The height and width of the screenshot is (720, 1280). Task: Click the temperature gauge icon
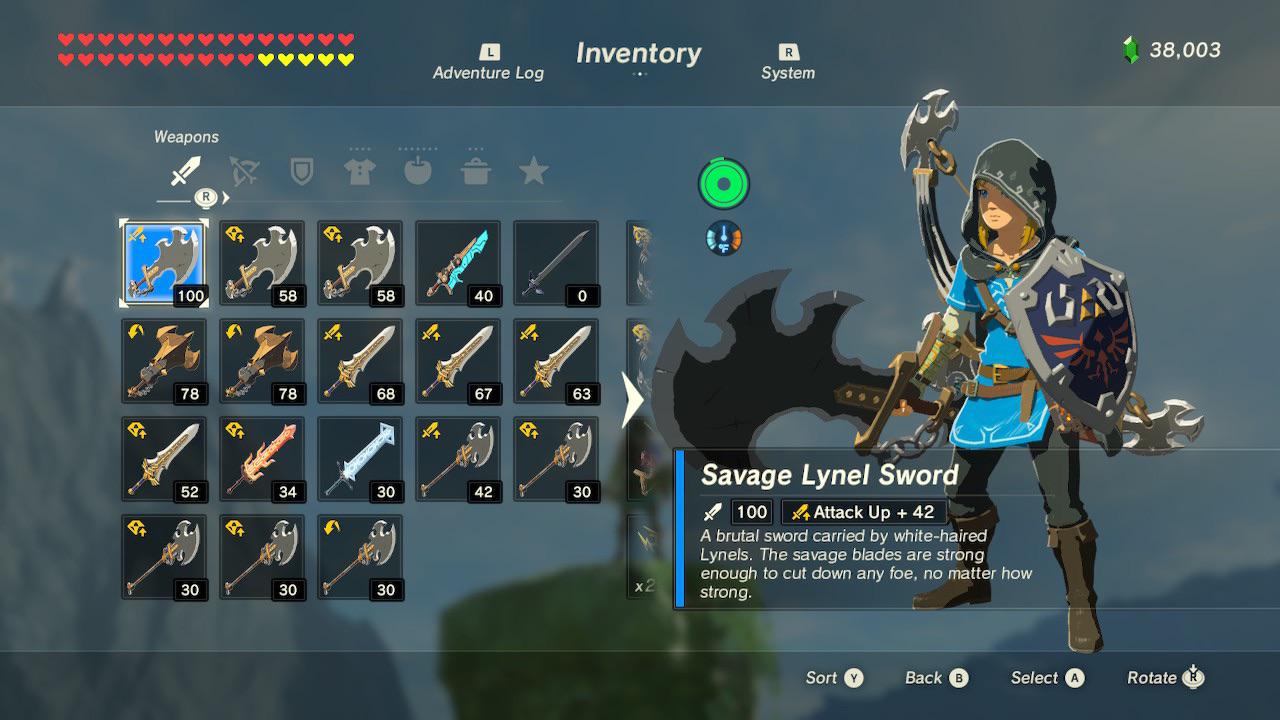tap(723, 238)
